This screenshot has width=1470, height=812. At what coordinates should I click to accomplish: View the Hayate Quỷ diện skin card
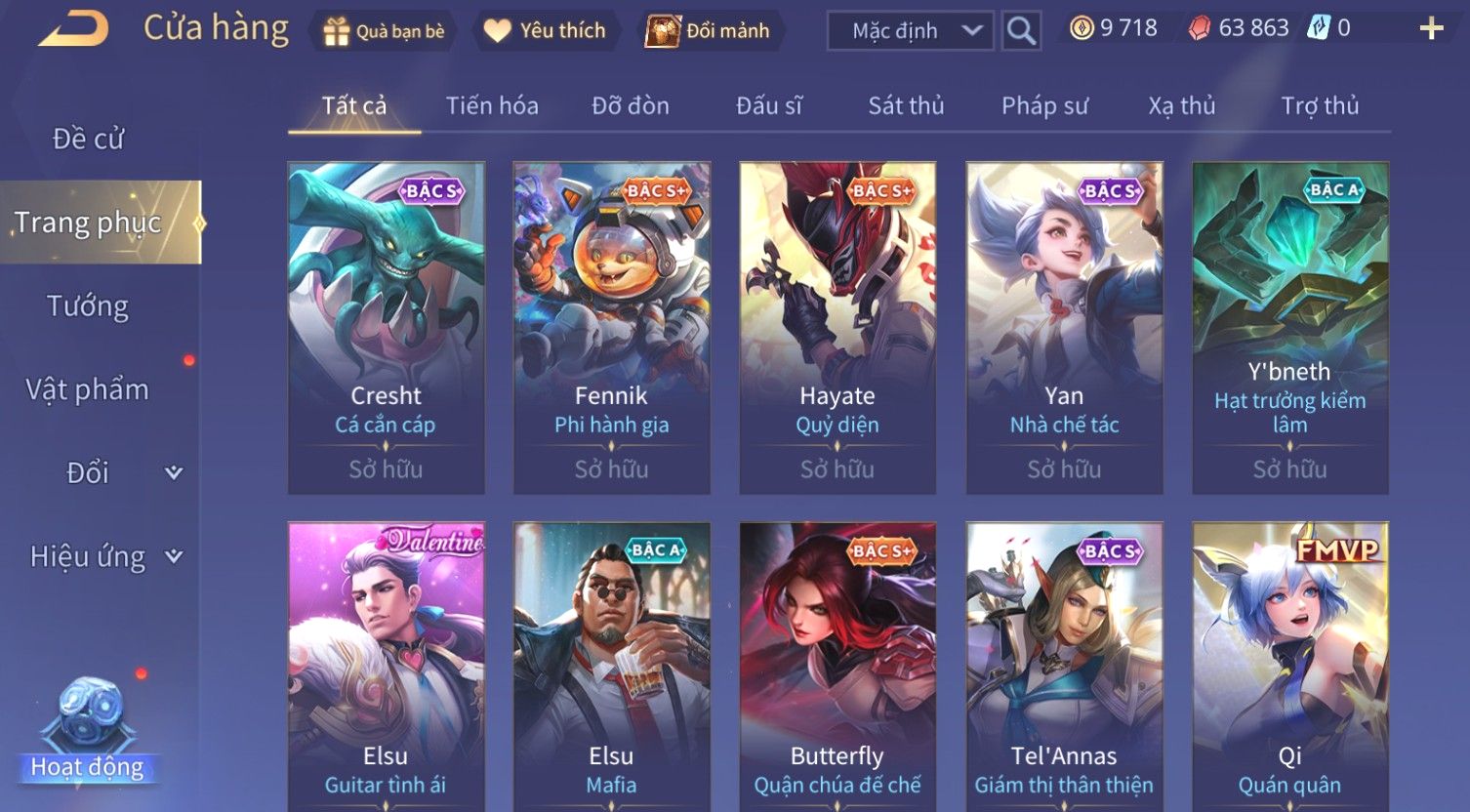pos(837,327)
